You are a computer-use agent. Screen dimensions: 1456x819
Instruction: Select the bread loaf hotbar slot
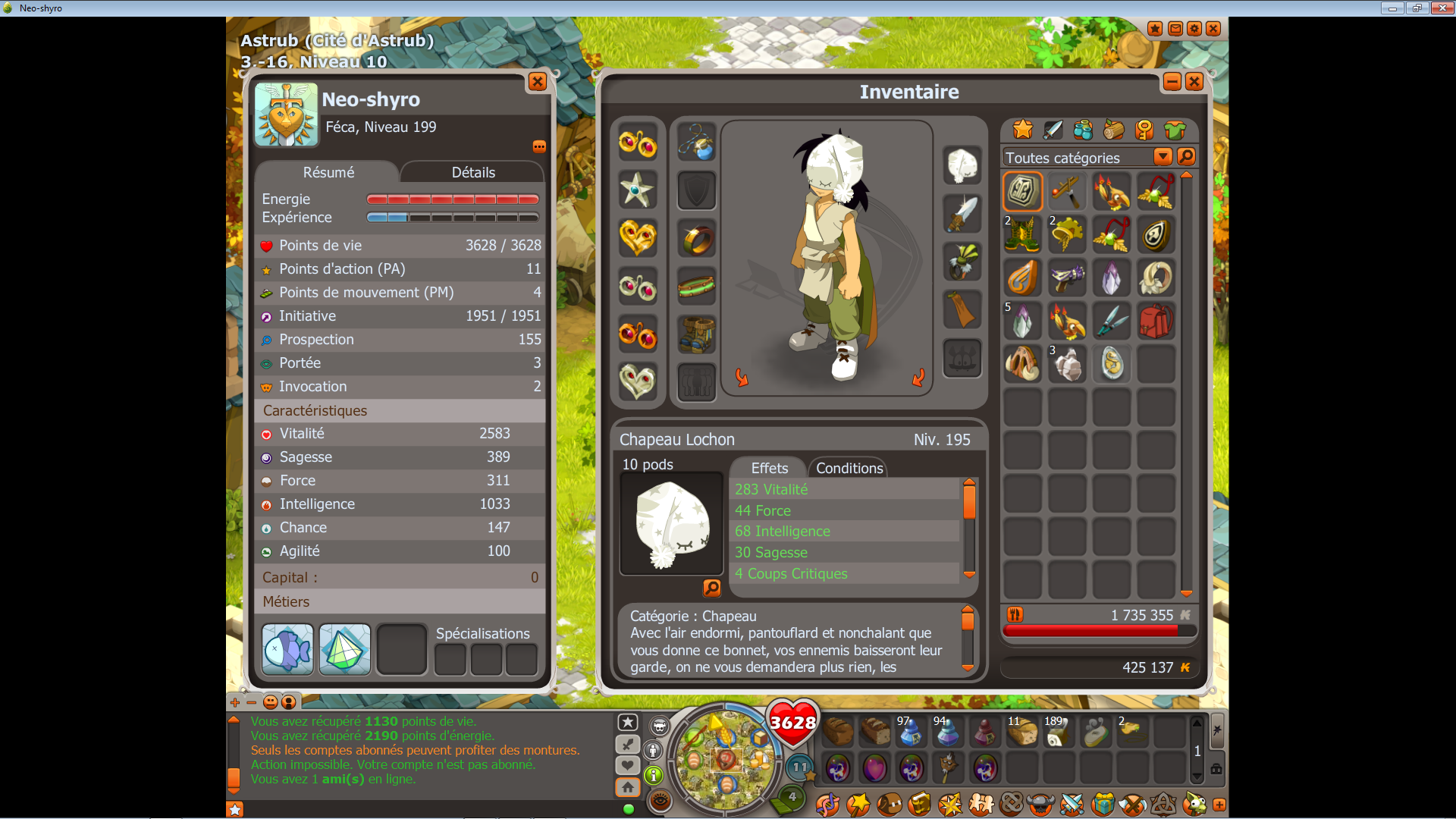(839, 732)
